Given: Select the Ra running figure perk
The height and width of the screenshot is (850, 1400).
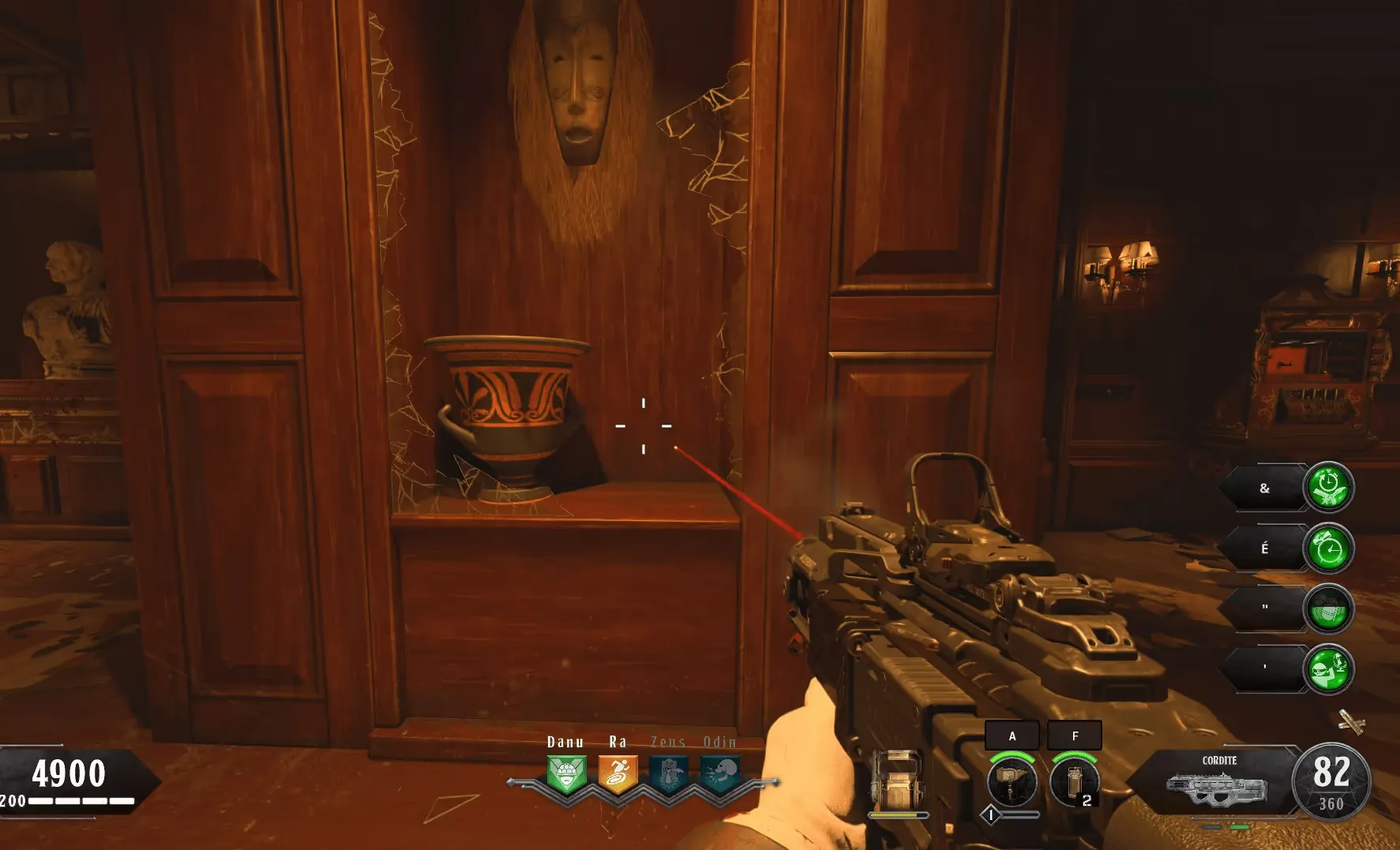Looking at the screenshot, I should (617, 774).
